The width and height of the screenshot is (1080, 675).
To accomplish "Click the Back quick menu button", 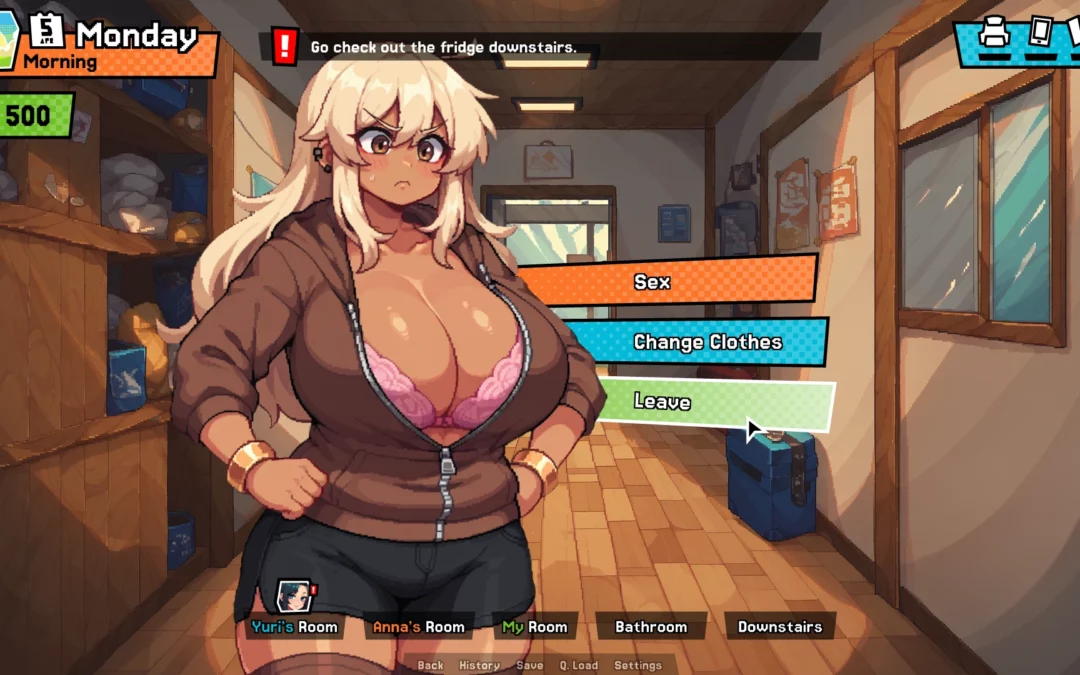I will (x=430, y=665).
